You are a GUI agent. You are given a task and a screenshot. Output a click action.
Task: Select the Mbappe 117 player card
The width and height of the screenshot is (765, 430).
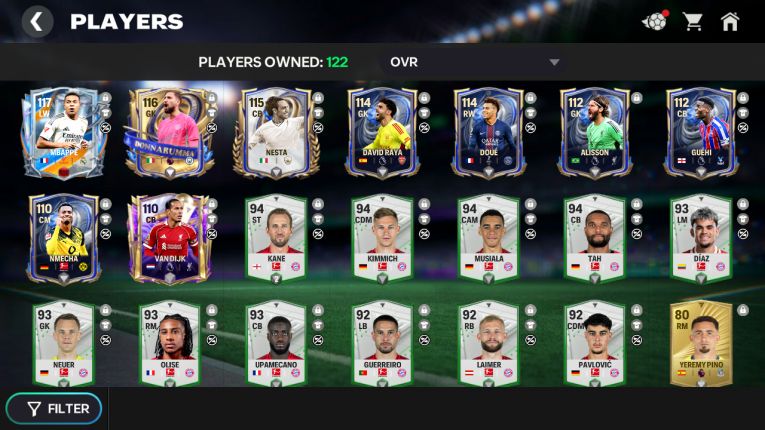(61, 132)
